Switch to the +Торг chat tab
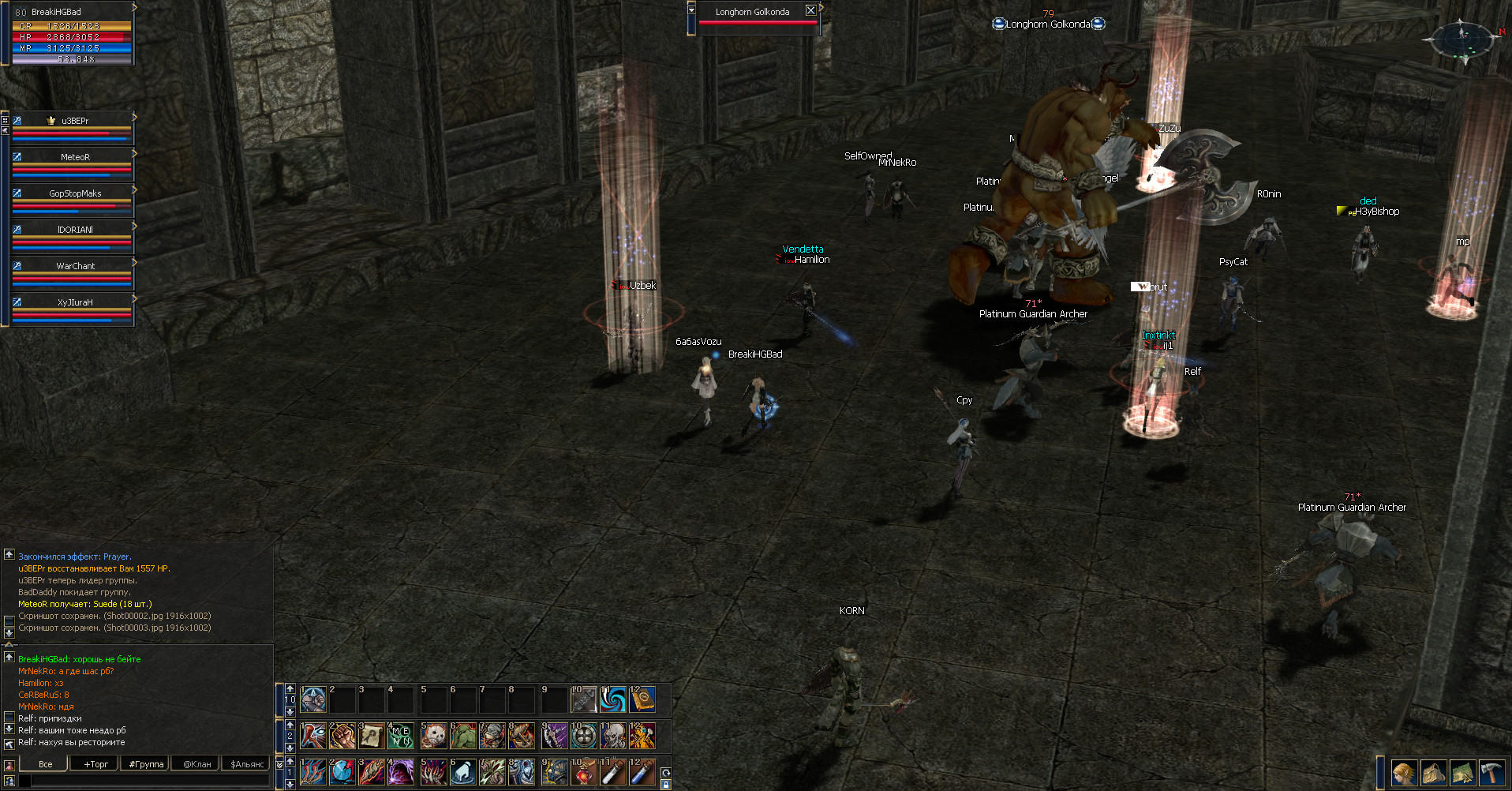 click(95, 764)
